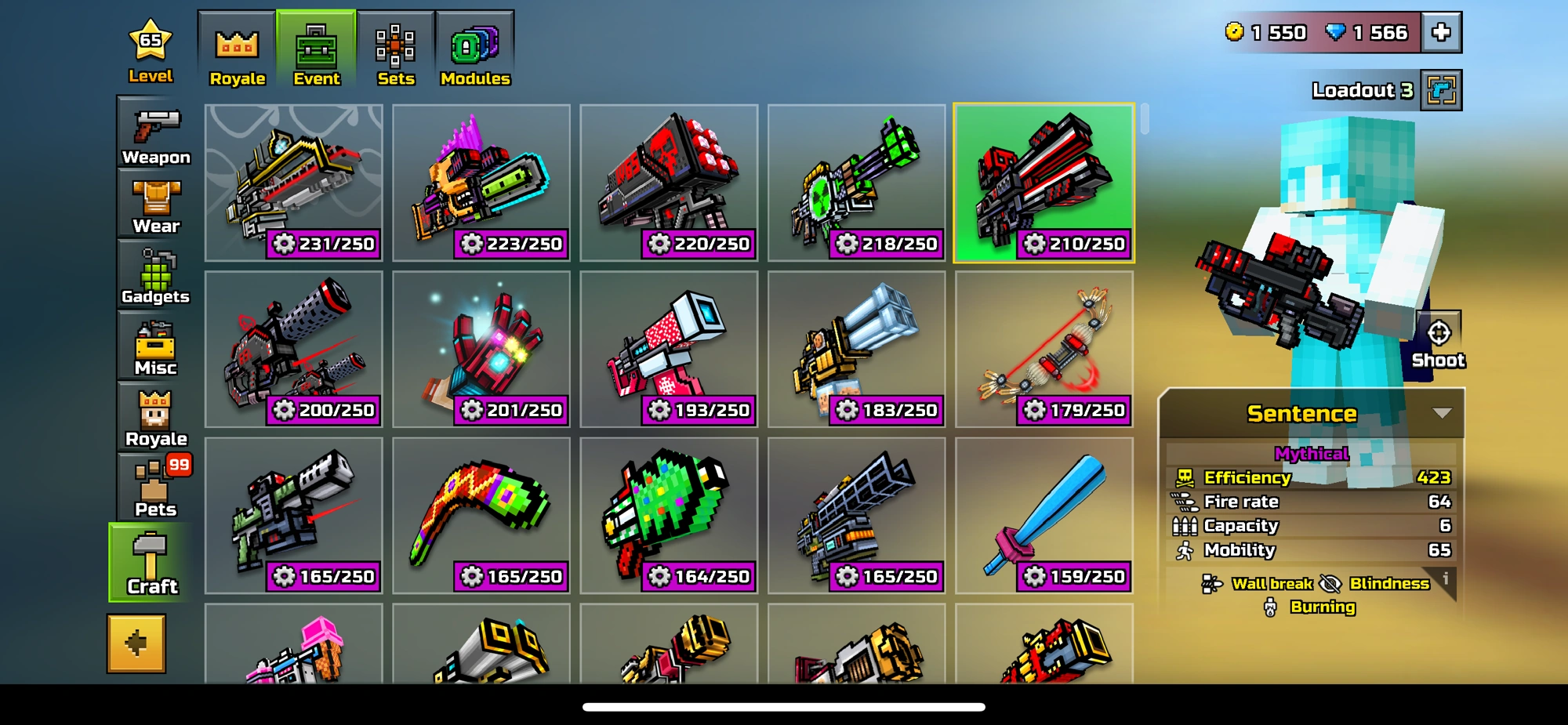
Task: Switch to the Event backpack tab
Action: pos(316,47)
